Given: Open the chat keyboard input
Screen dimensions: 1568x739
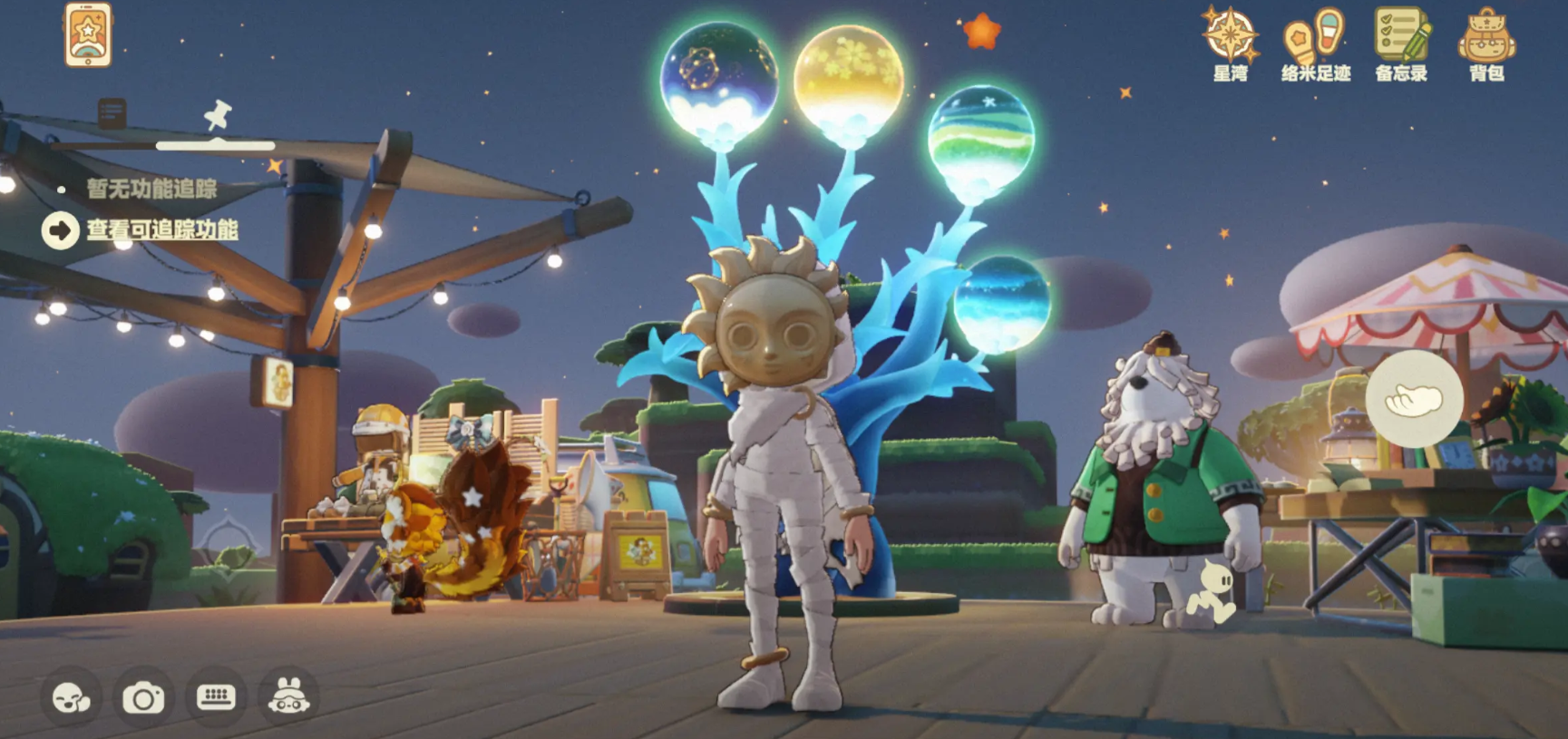Looking at the screenshot, I should click(216, 695).
